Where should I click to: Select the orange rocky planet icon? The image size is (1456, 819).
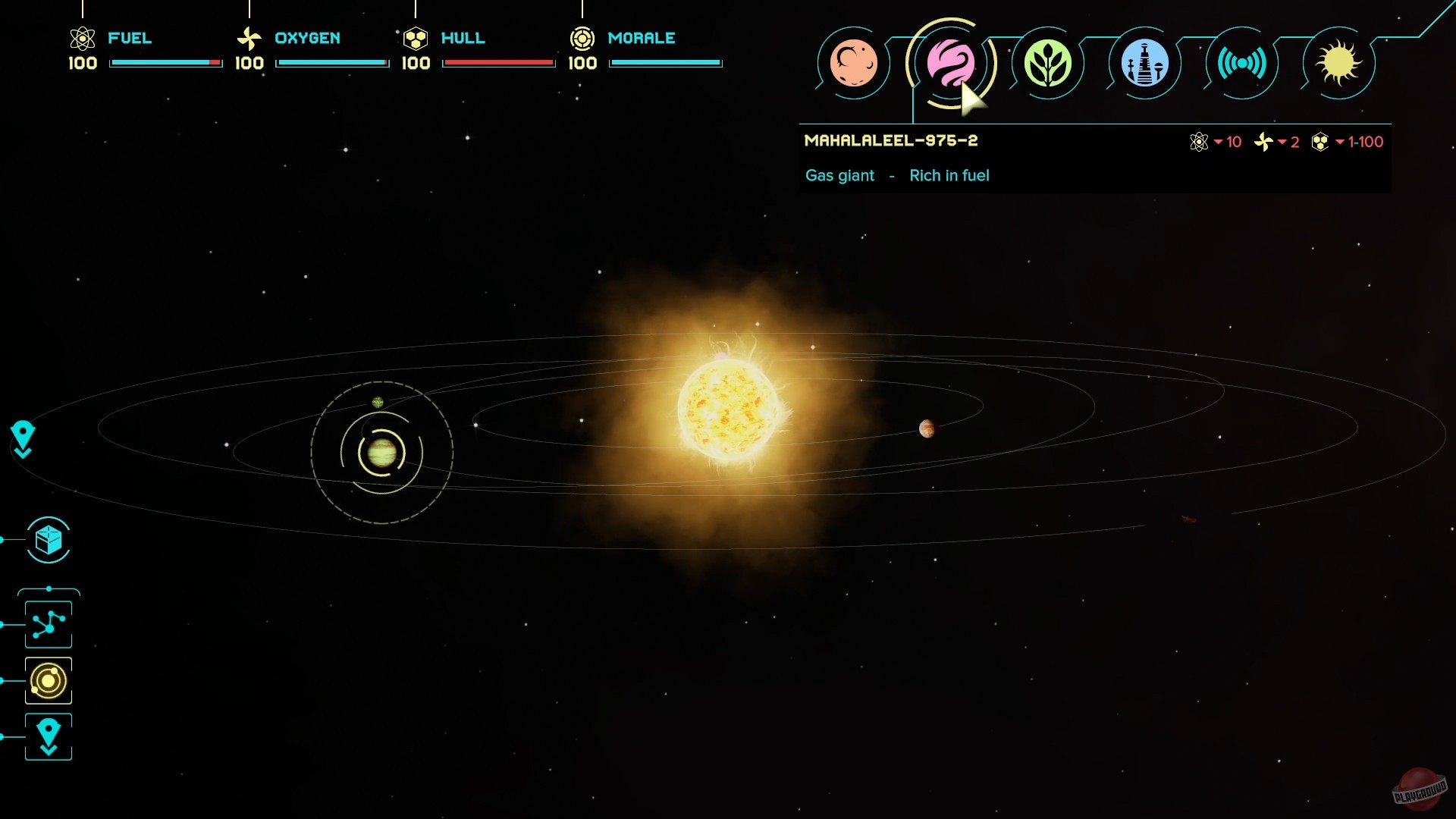(855, 64)
